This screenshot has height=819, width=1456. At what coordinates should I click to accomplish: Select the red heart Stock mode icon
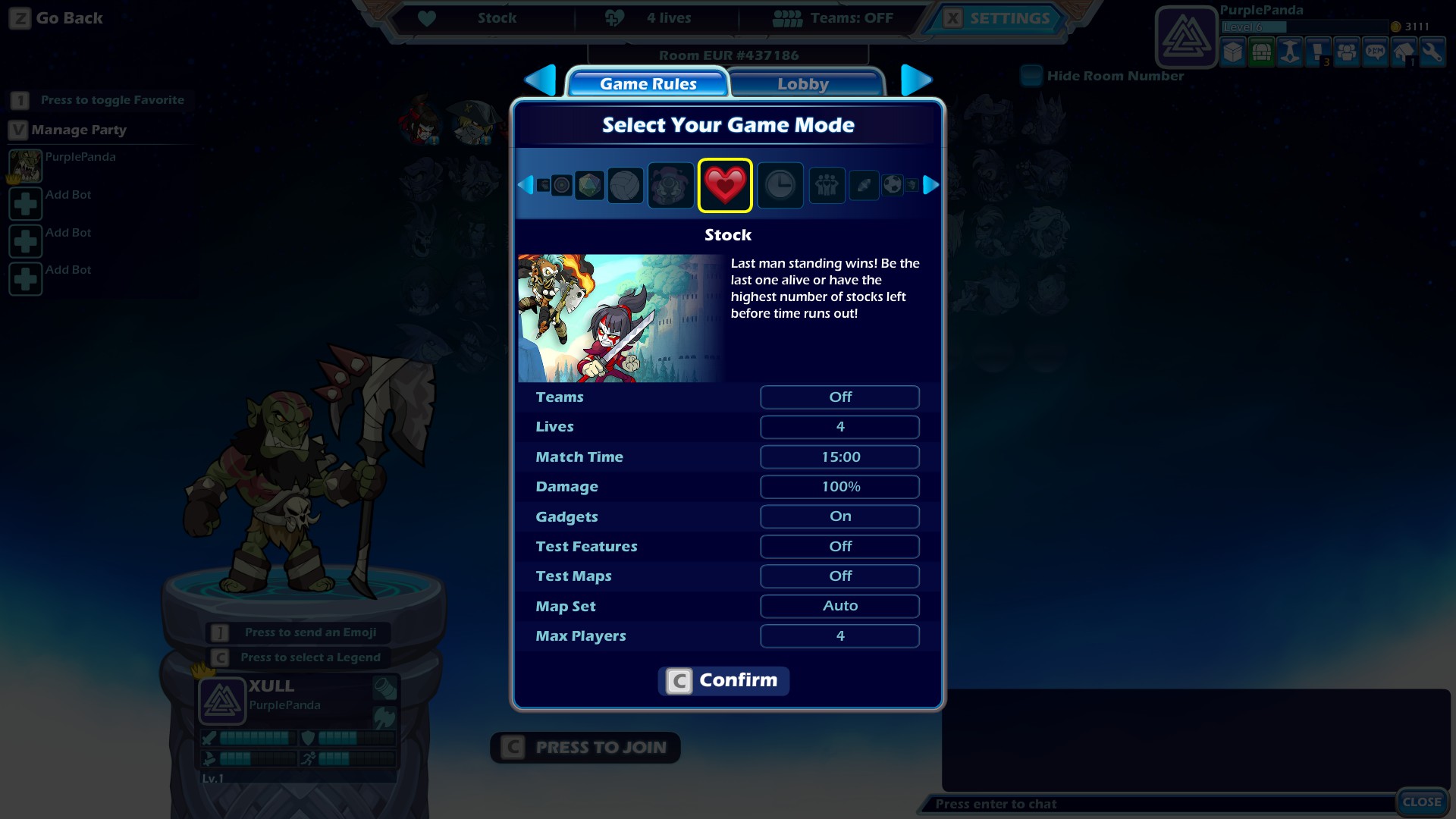[725, 185]
